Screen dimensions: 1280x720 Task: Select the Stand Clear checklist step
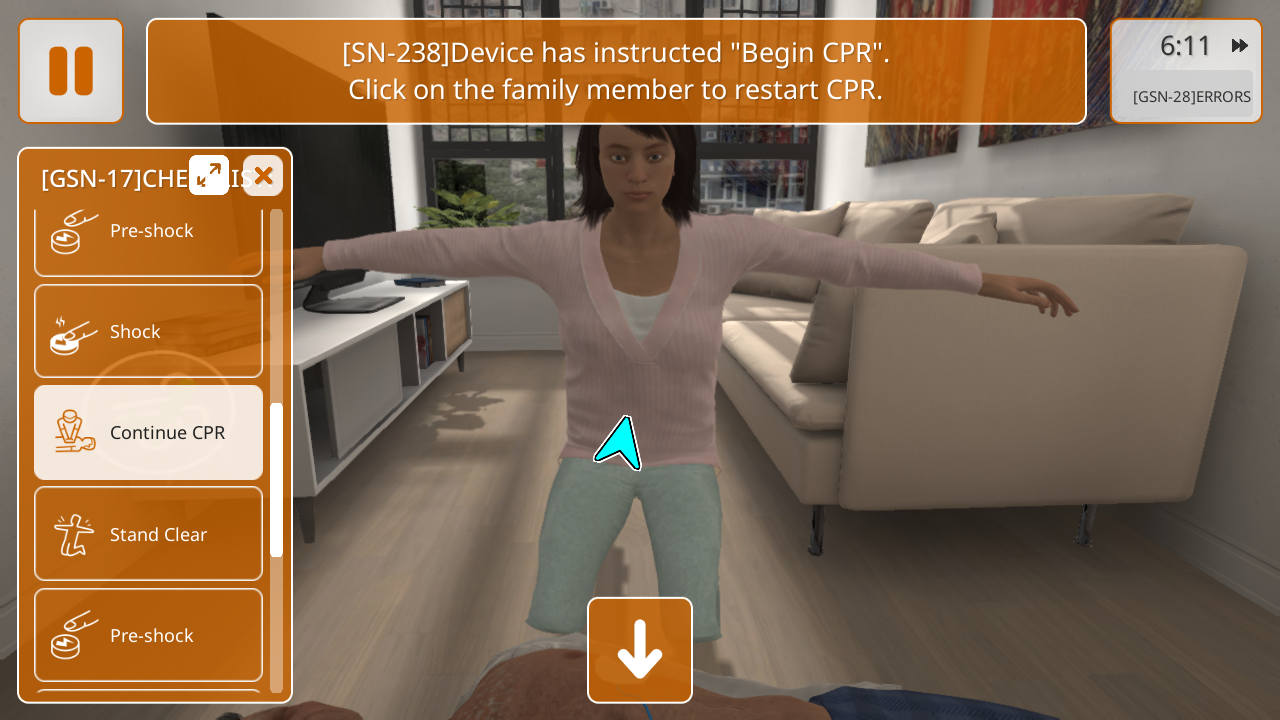click(149, 534)
